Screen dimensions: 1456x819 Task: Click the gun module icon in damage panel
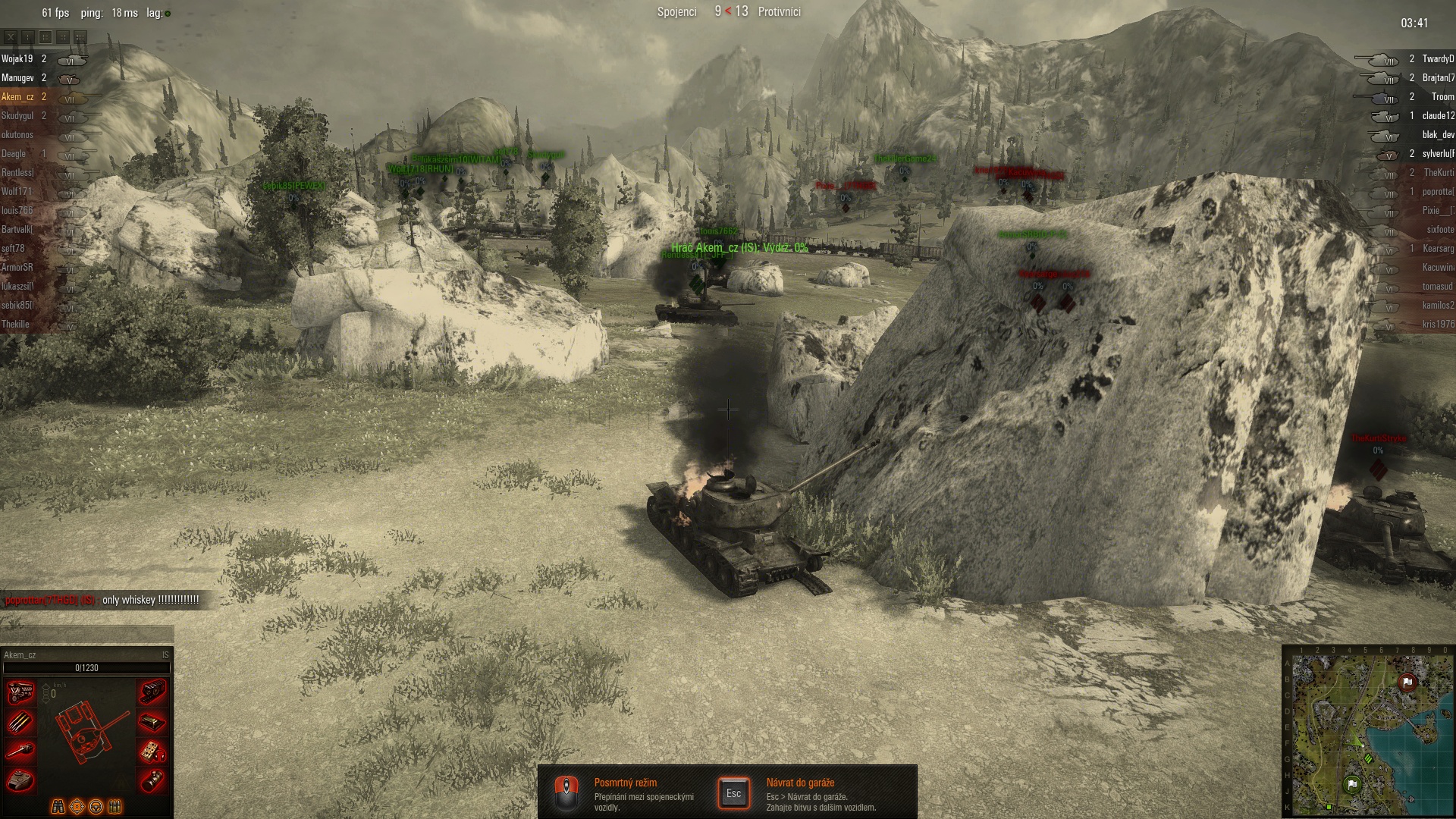[x=20, y=751]
